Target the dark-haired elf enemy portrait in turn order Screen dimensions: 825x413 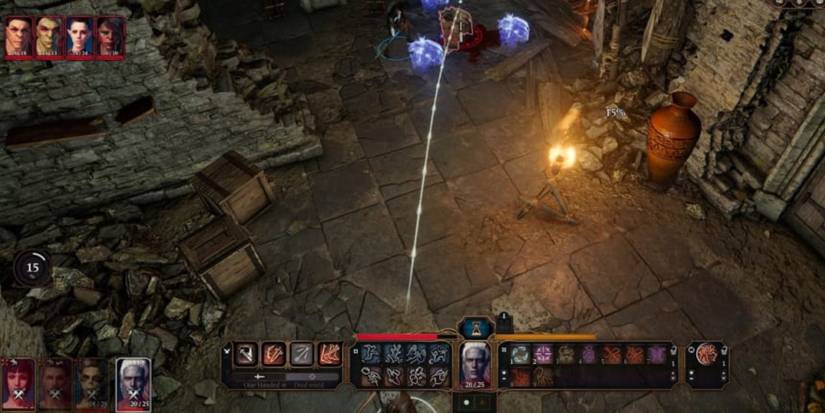(x=78, y=37)
